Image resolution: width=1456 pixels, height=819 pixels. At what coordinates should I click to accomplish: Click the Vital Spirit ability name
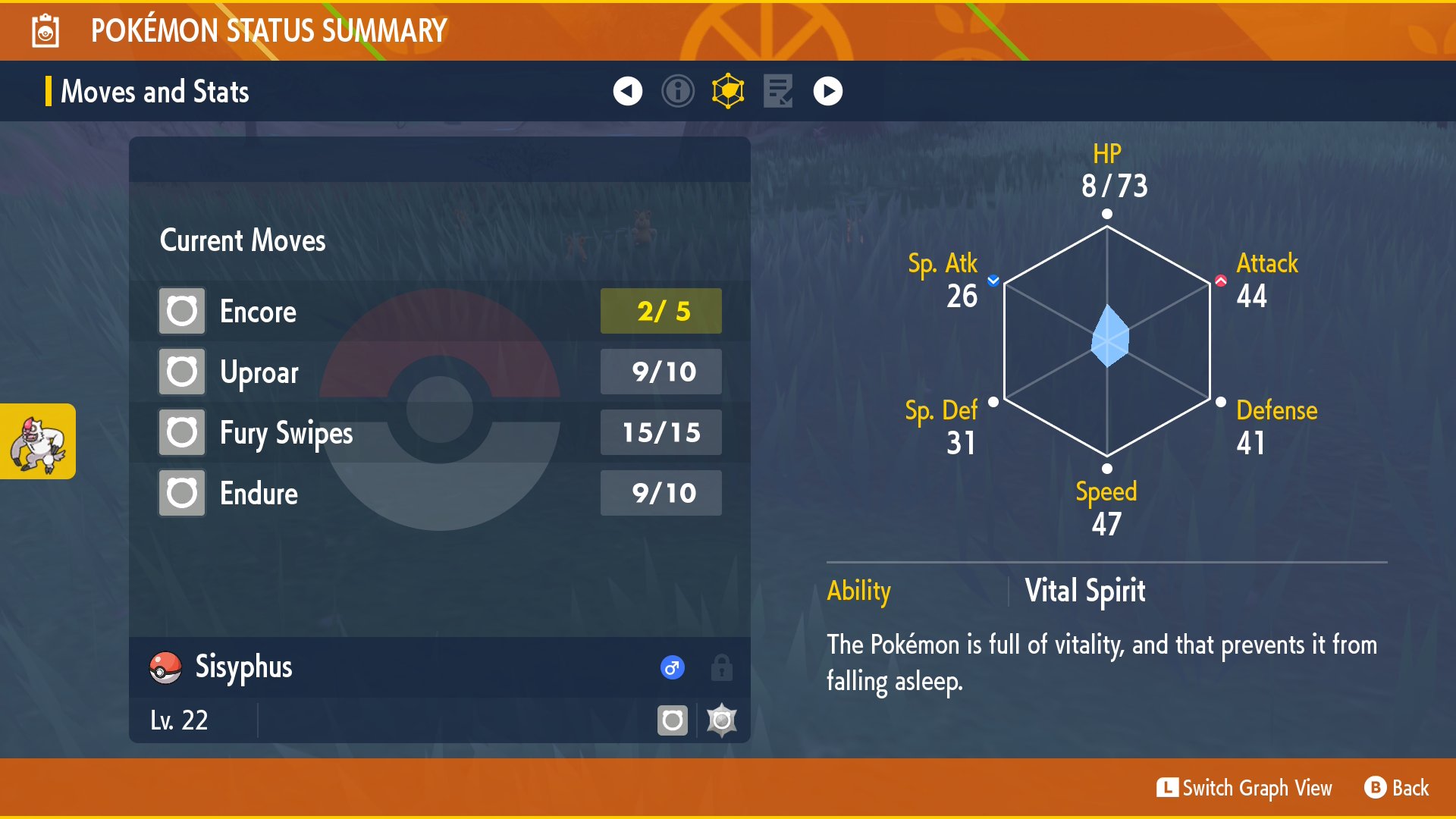point(1084,591)
